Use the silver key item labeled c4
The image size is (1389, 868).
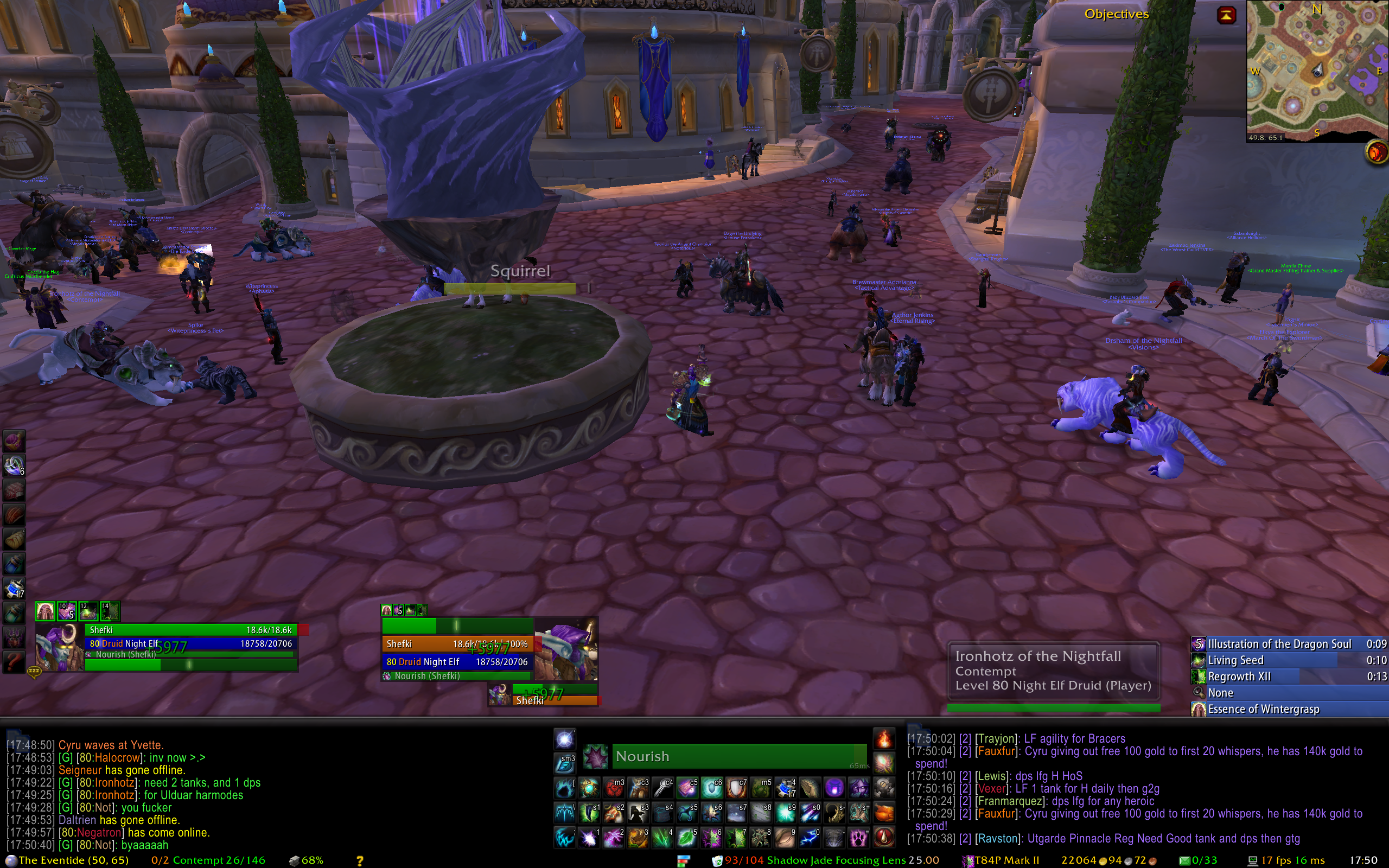click(663, 788)
